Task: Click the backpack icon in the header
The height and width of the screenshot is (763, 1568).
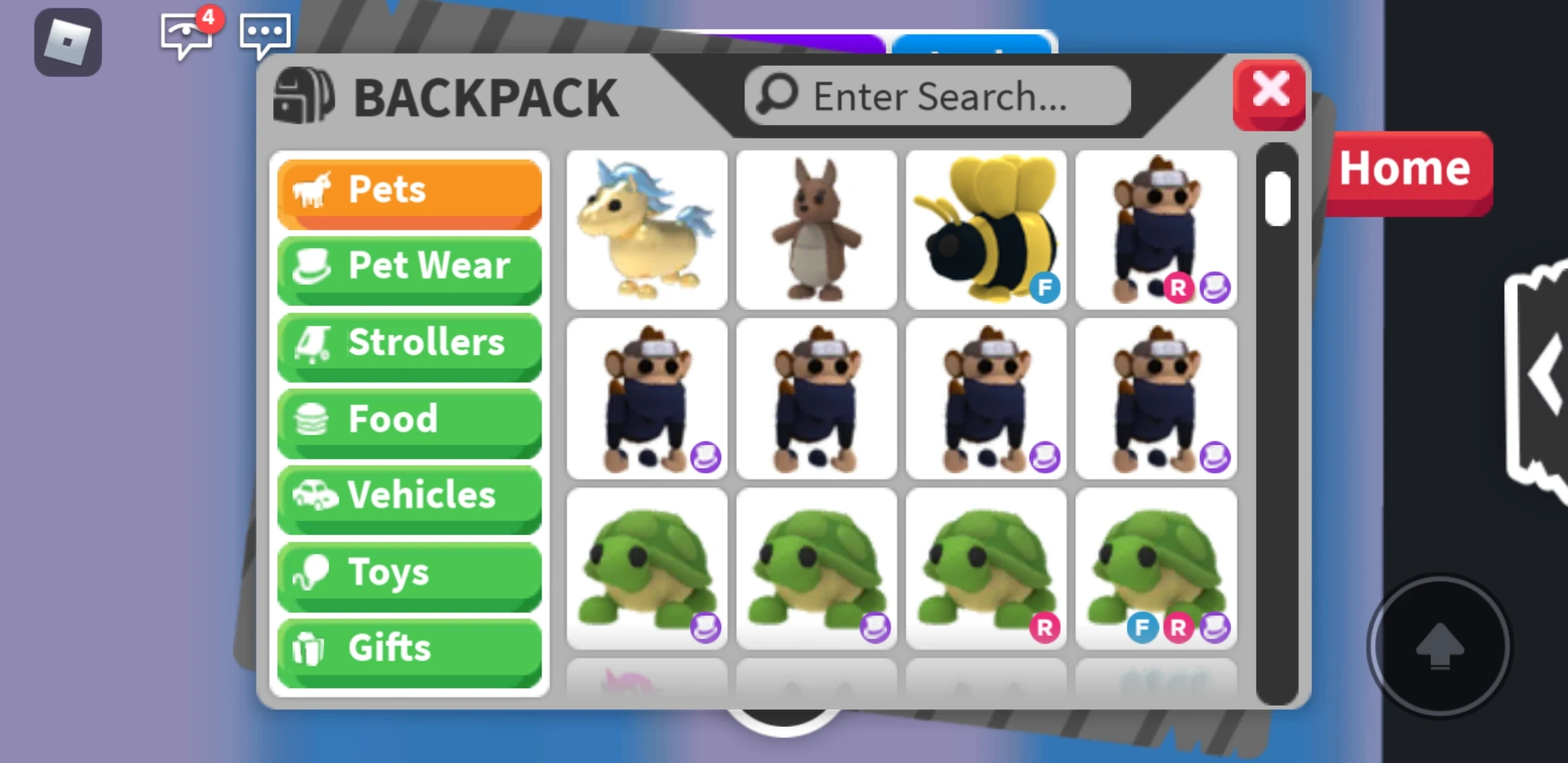Action: point(305,97)
